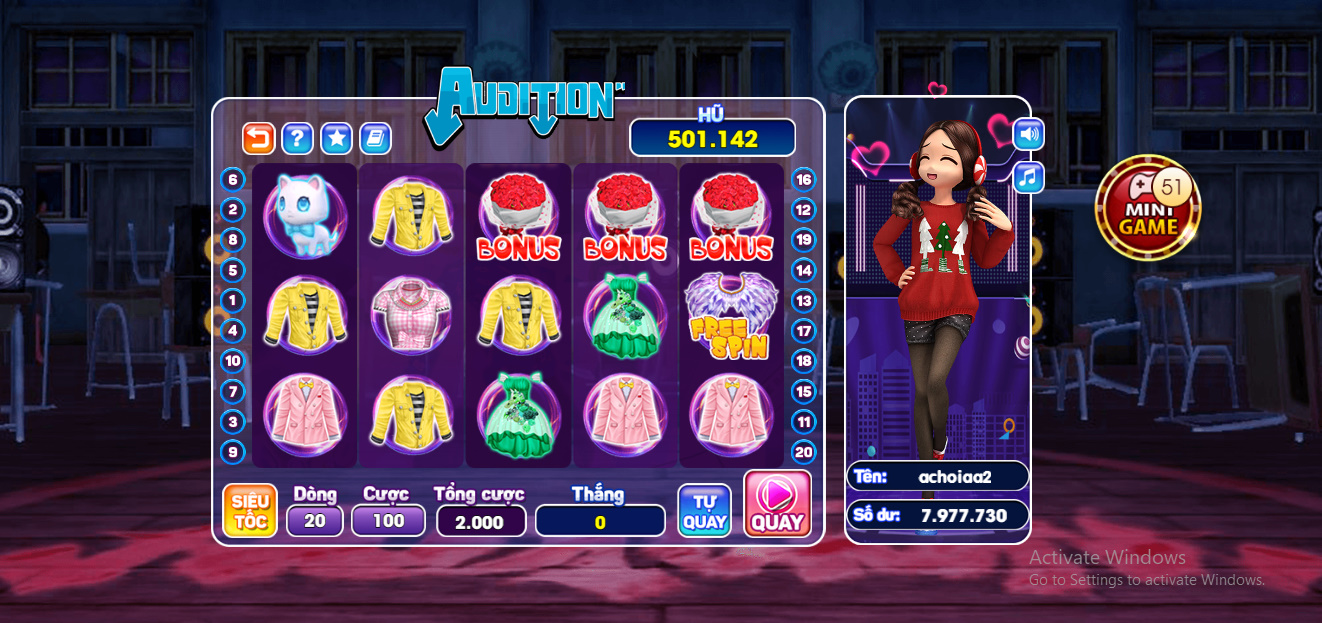Select payline number 9
This screenshot has height=623, width=1322.
[233, 452]
